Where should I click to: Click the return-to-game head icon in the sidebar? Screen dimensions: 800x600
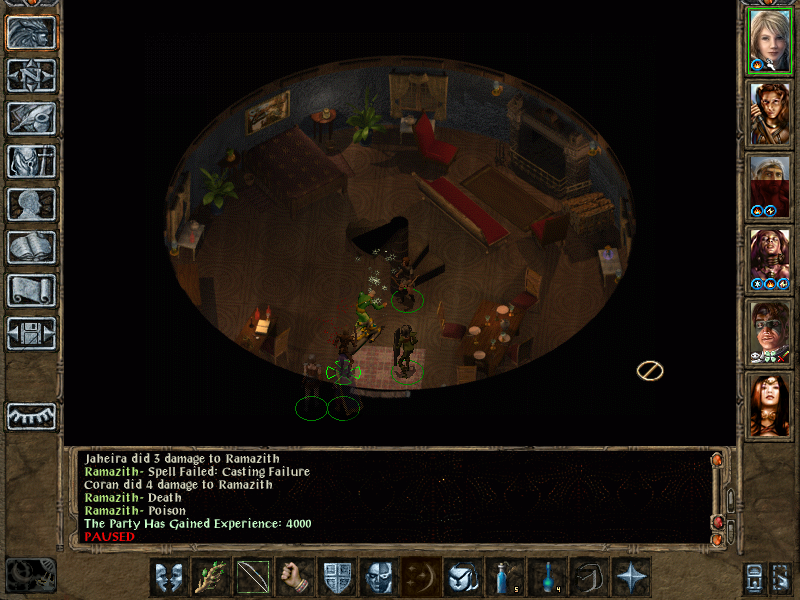(x=32, y=32)
